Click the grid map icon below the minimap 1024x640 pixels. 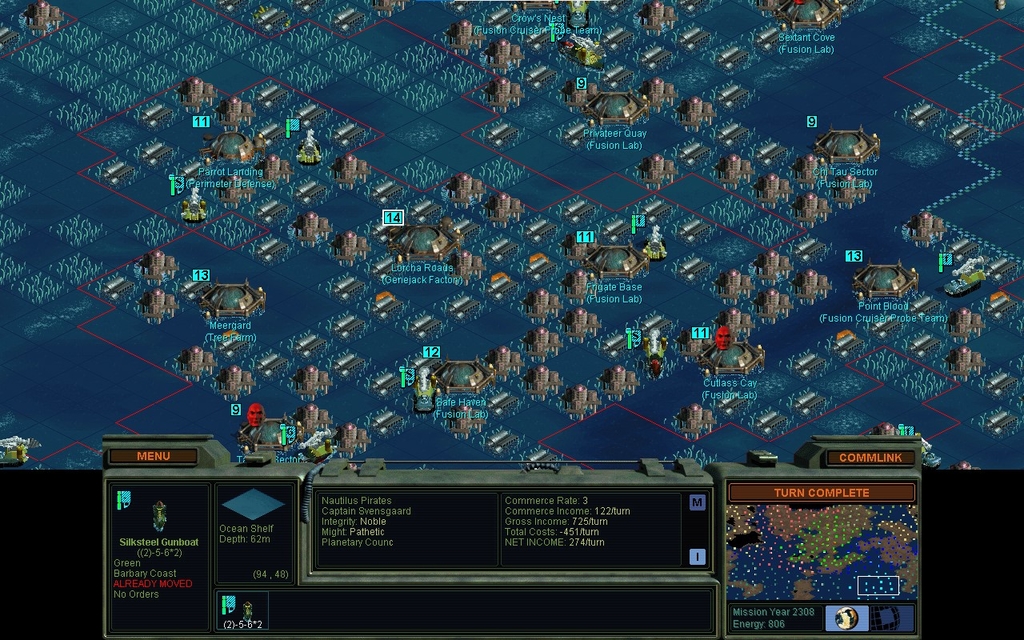coord(893,617)
